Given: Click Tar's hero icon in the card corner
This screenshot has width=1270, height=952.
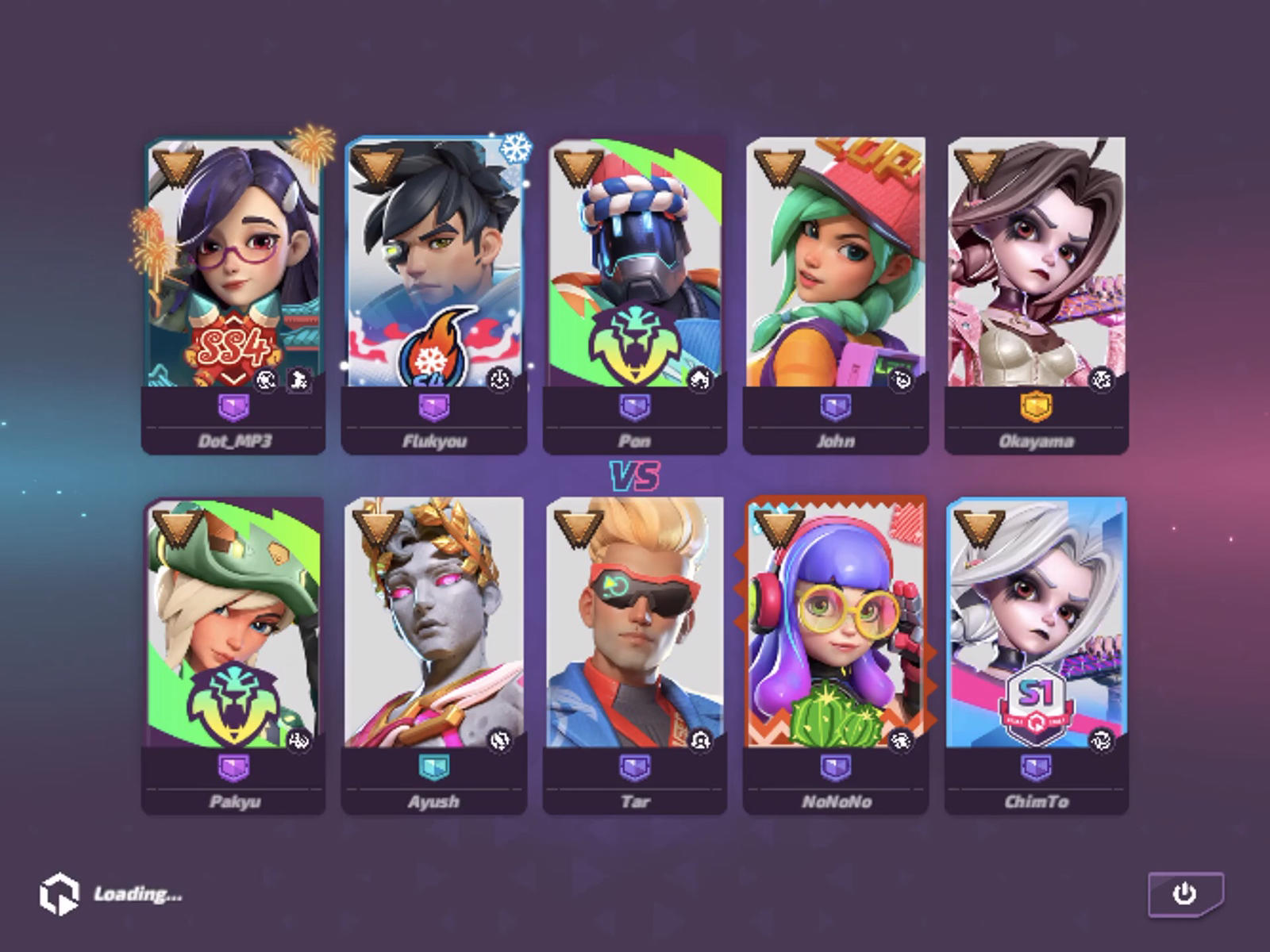Looking at the screenshot, I should [698, 738].
